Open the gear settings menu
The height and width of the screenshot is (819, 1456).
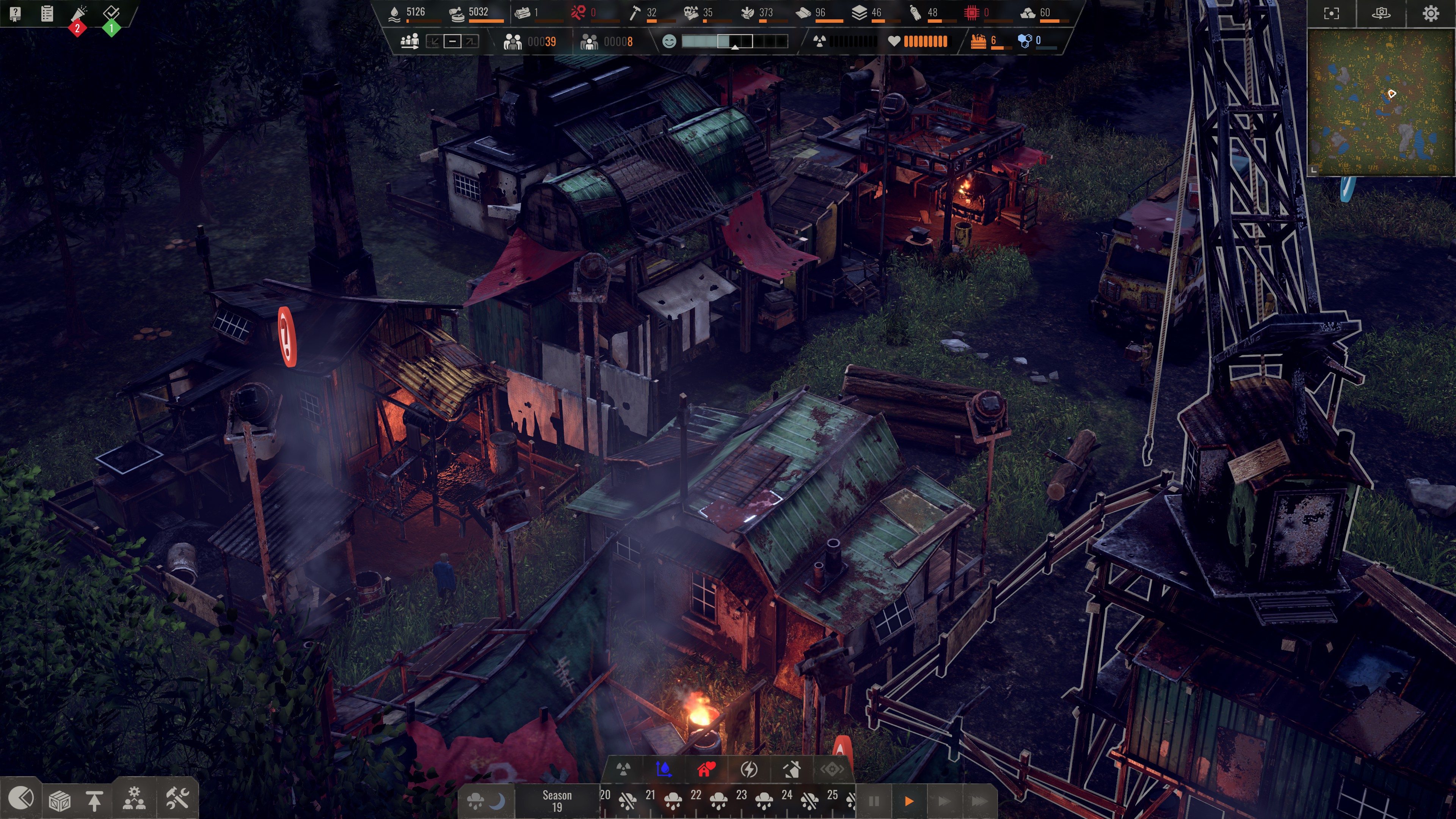(1431, 14)
